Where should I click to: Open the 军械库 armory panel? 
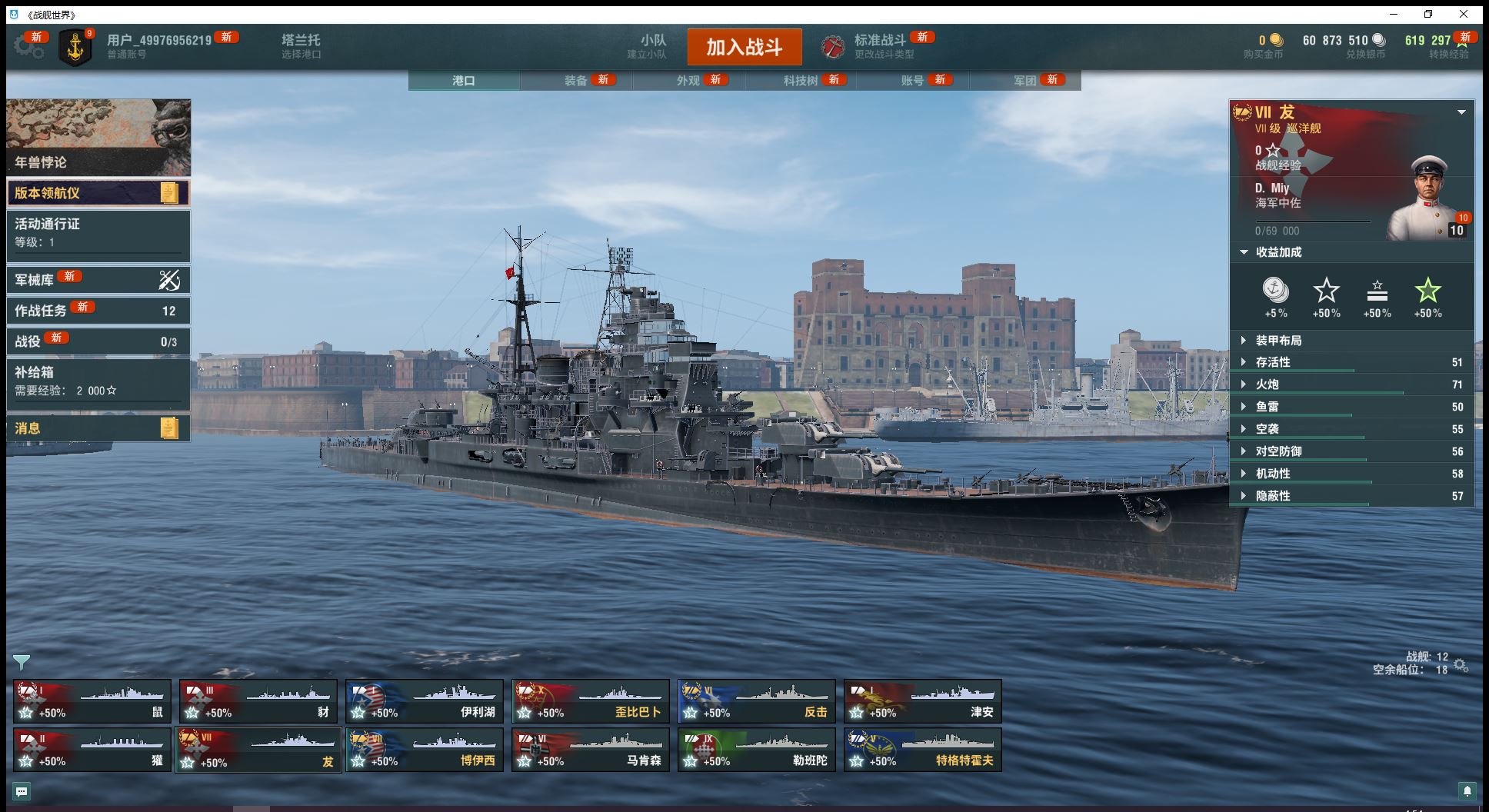point(98,280)
